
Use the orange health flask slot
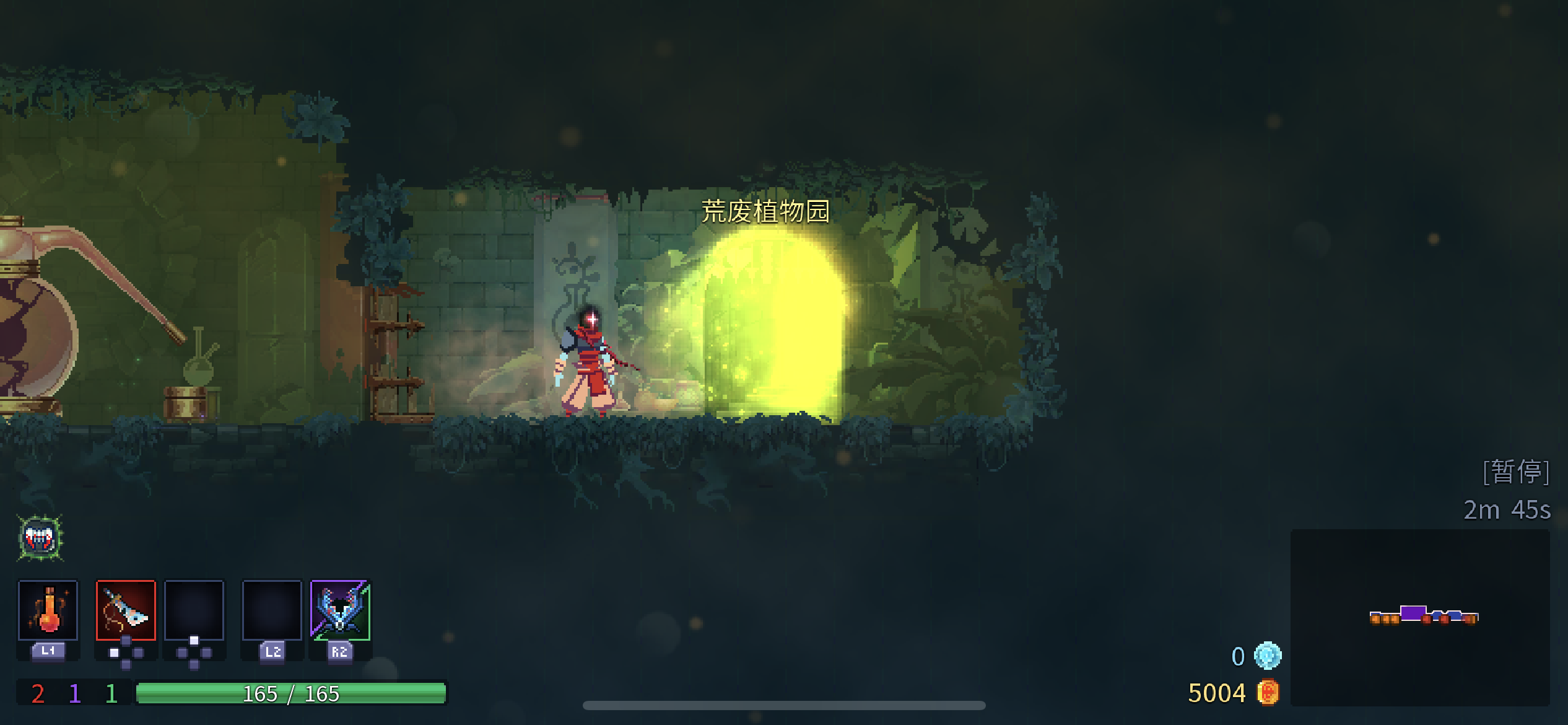pyautogui.click(x=48, y=610)
